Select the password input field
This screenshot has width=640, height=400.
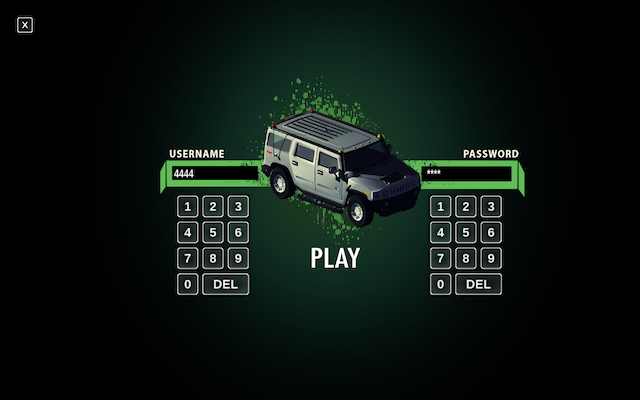(466, 174)
